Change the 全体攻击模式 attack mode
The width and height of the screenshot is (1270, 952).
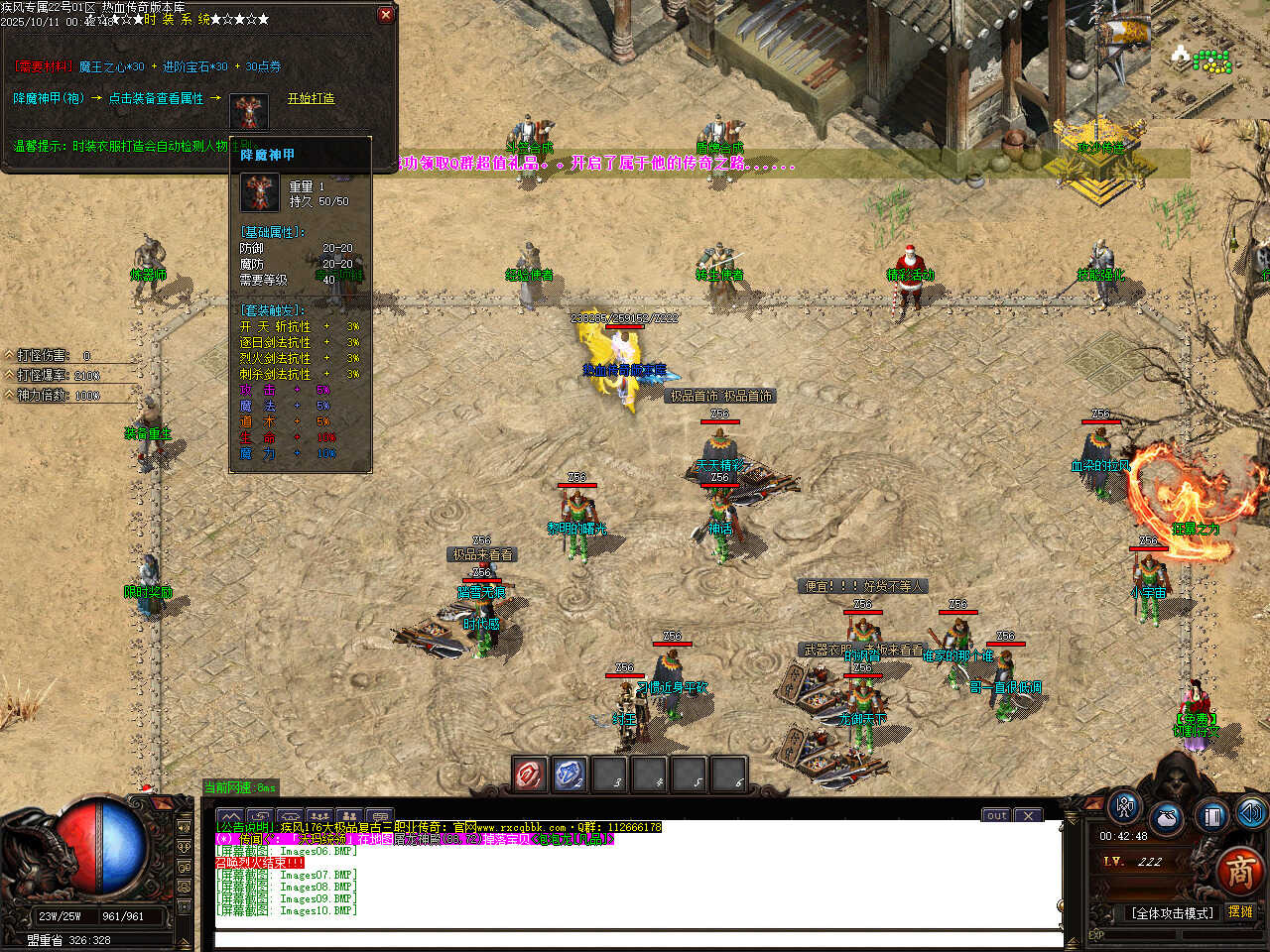pos(1172,913)
